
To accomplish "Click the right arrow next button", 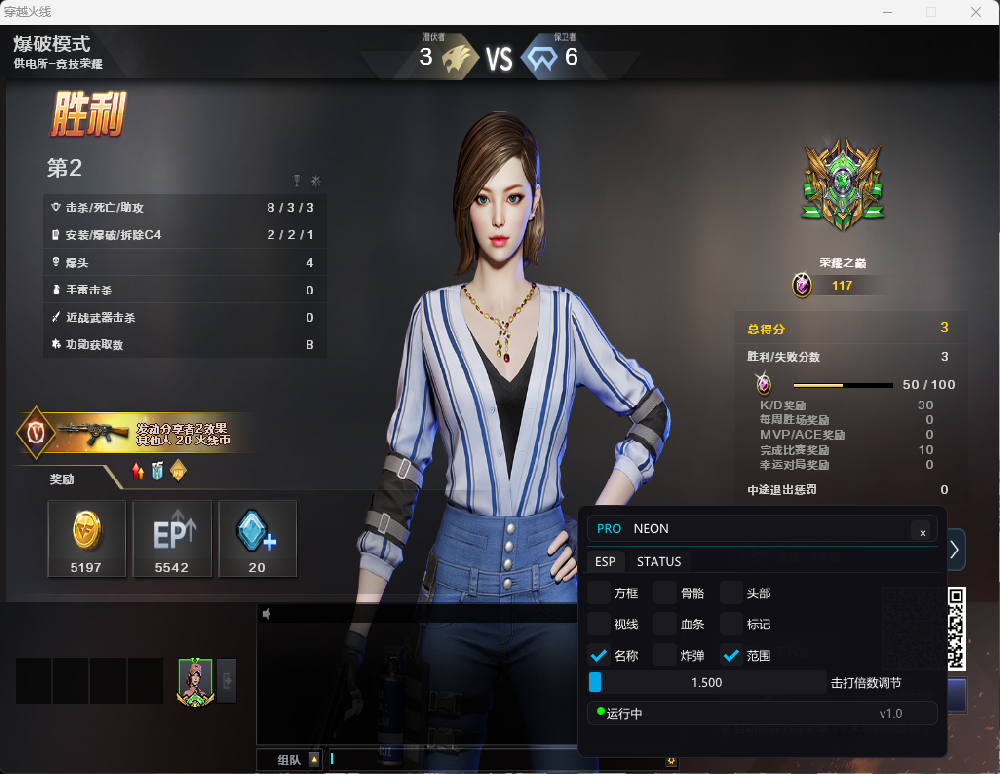I will (x=955, y=549).
